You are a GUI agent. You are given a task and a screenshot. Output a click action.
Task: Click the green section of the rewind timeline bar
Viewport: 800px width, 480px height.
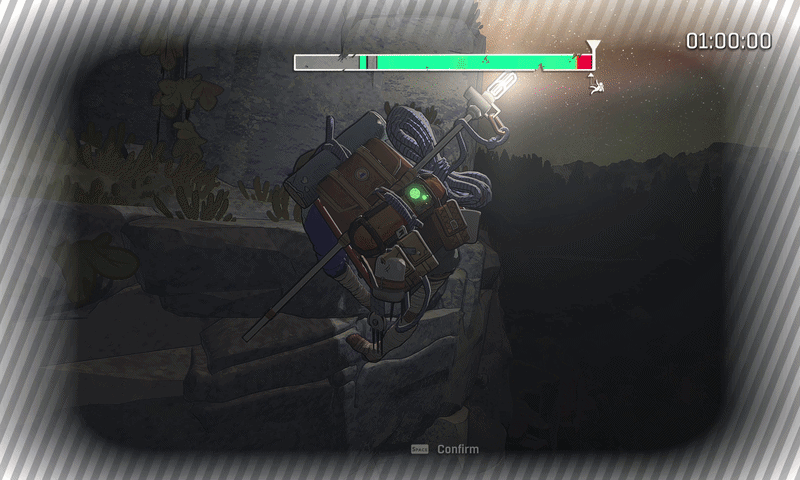[470, 62]
